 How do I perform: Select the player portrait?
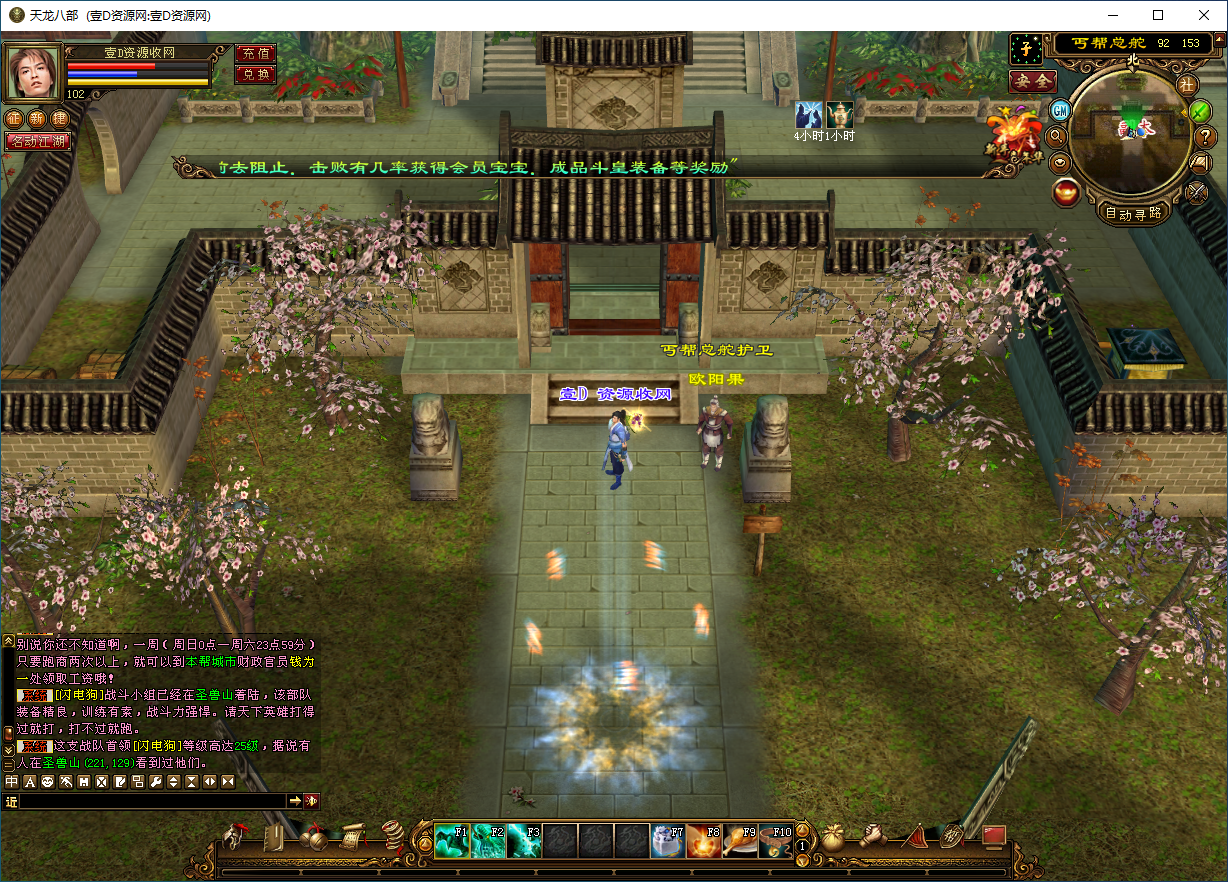pos(33,71)
